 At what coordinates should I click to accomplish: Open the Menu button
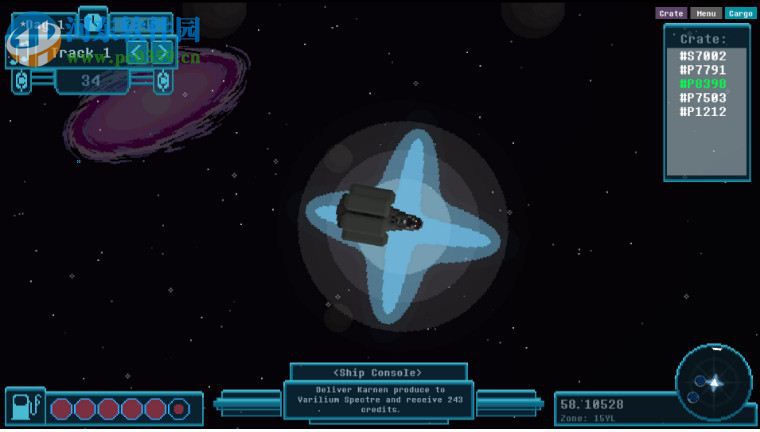tap(705, 13)
